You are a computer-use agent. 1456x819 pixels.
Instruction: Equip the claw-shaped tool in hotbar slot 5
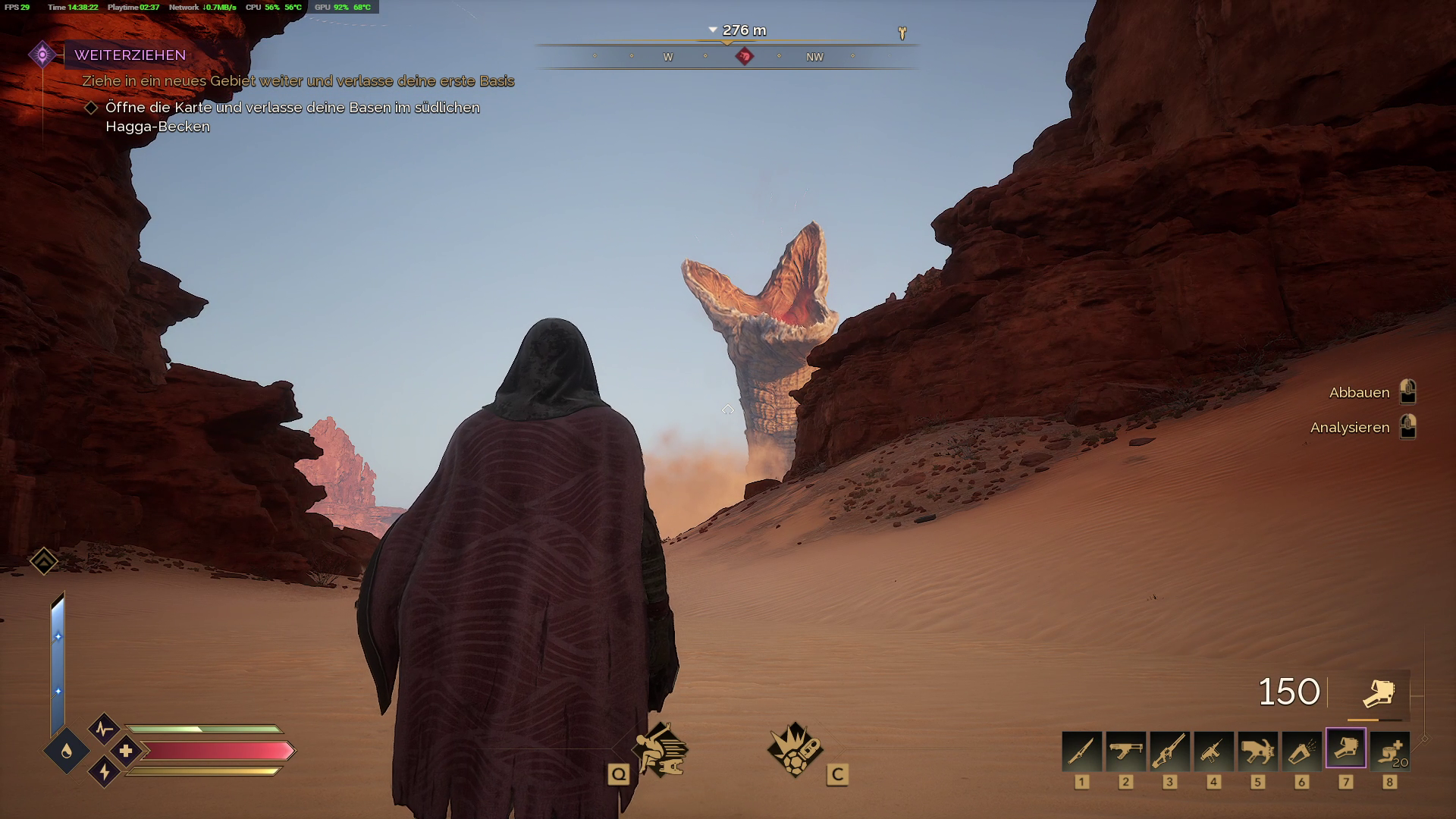(1257, 750)
